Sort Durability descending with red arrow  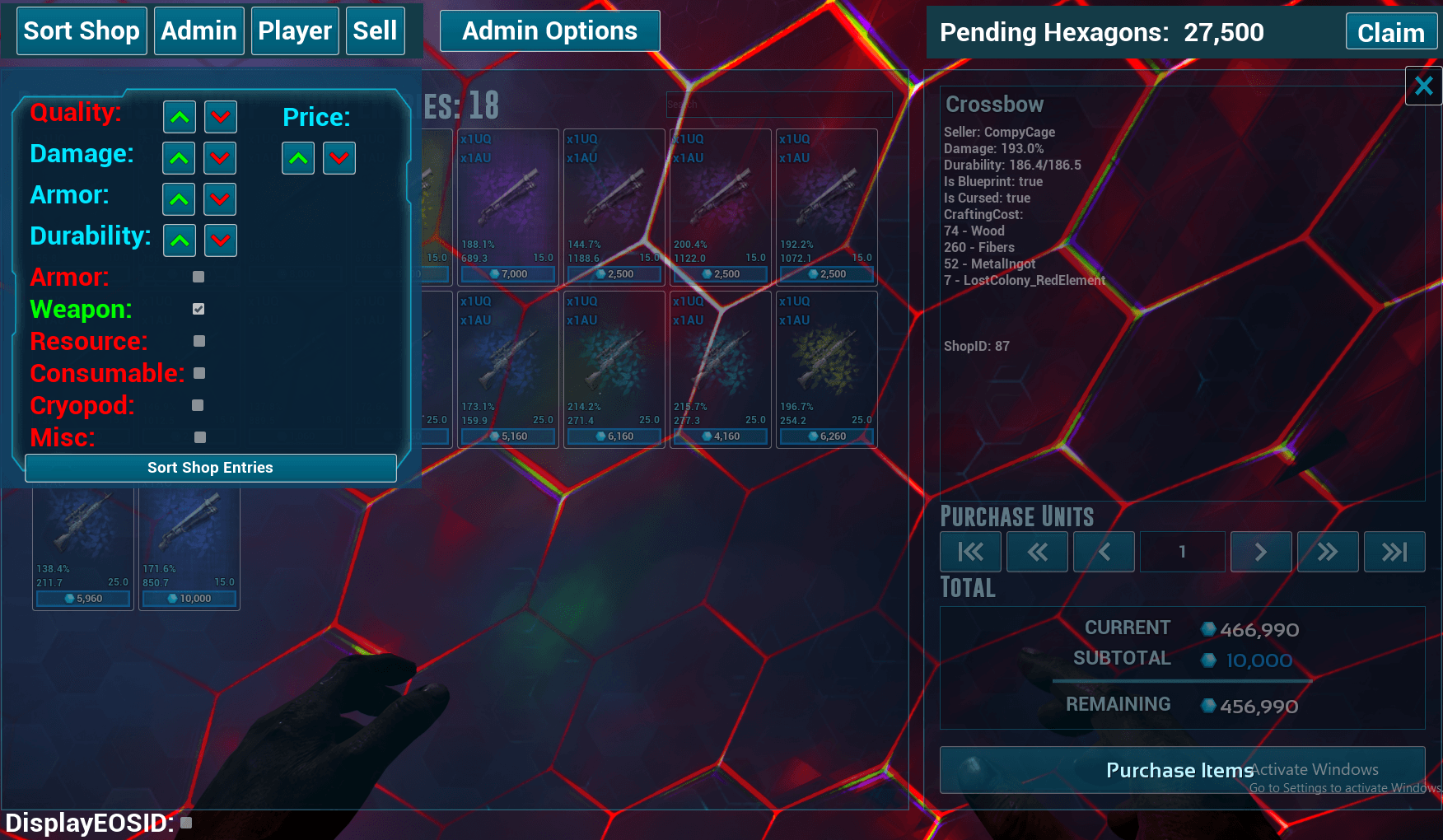(x=220, y=240)
